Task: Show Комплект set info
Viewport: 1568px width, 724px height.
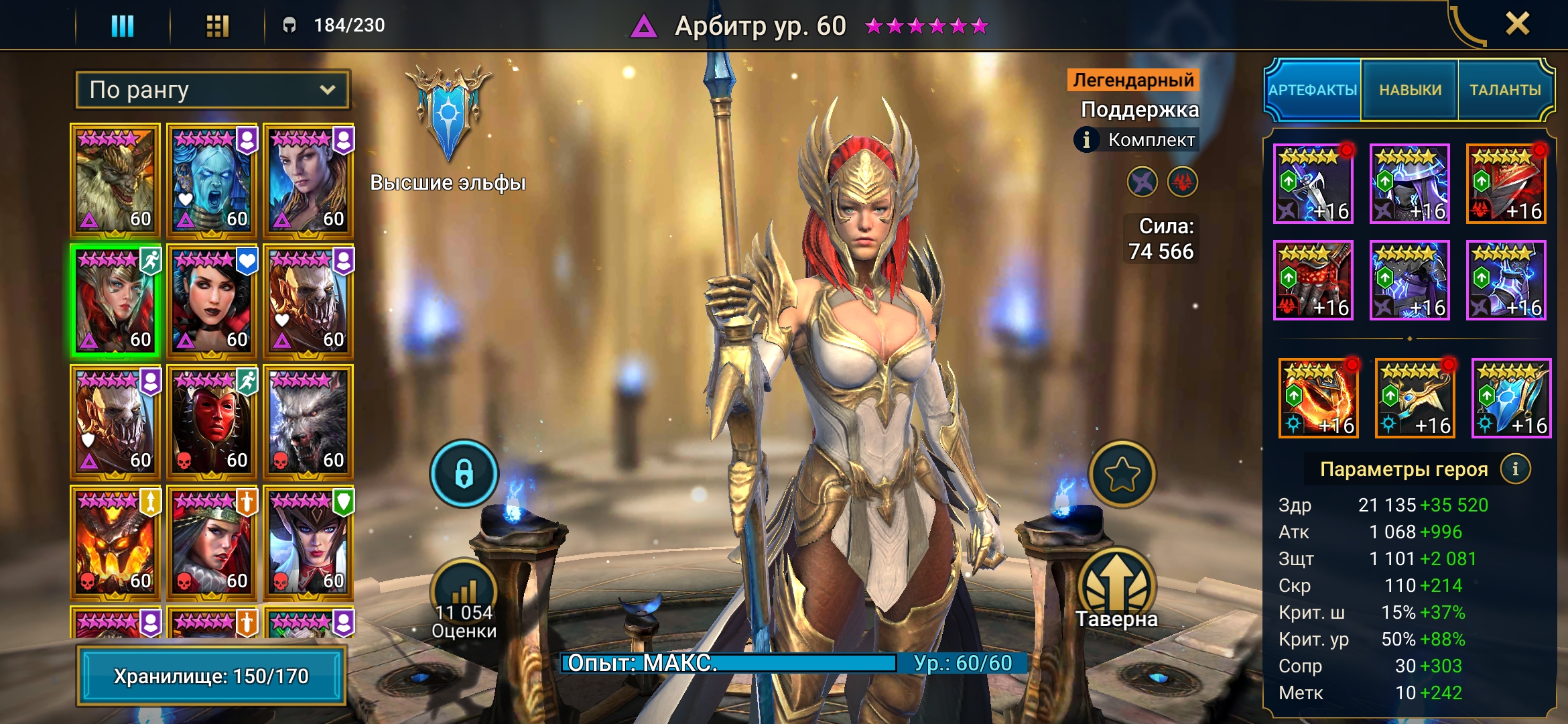Action: (x=1086, y=139)
